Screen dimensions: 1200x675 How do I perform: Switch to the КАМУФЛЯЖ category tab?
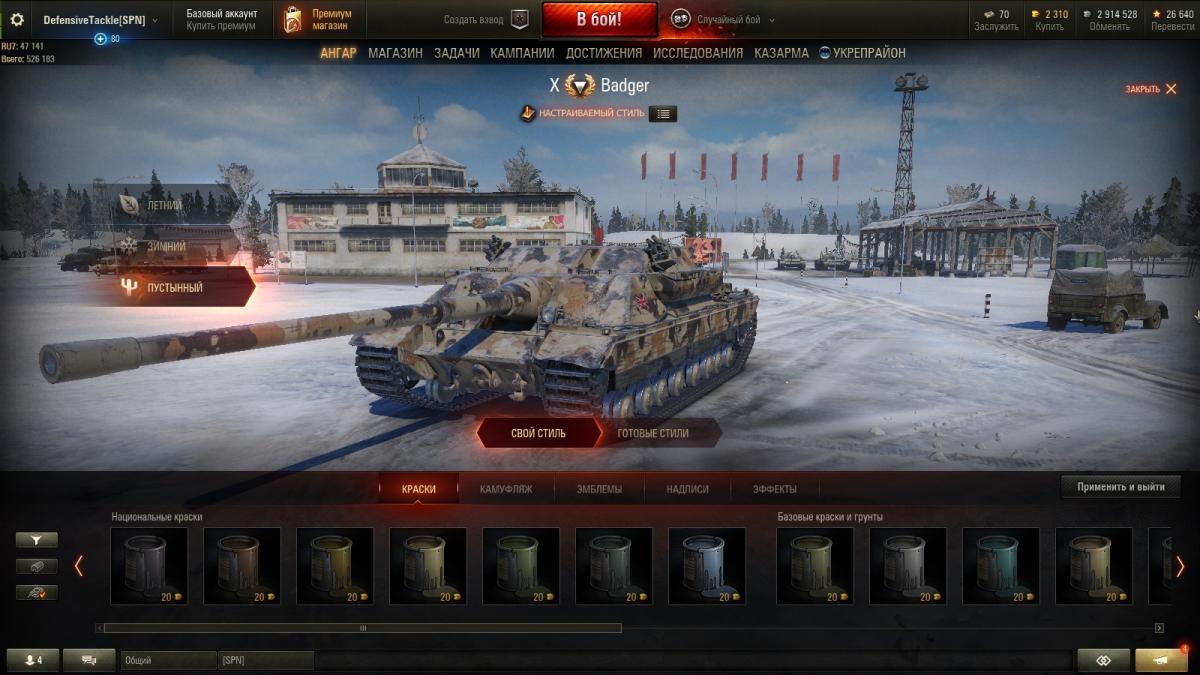506,489
